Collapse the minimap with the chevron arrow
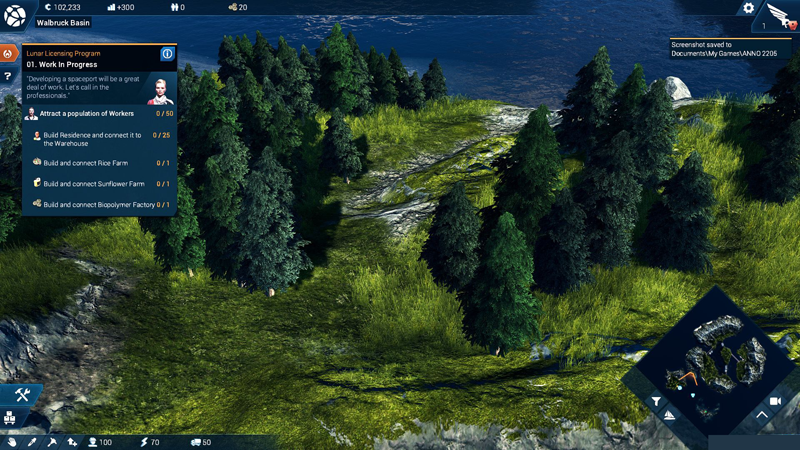Image resolution: width=800 pixels, height=450 pixels. pyautogui.click(x=762, y=414)
